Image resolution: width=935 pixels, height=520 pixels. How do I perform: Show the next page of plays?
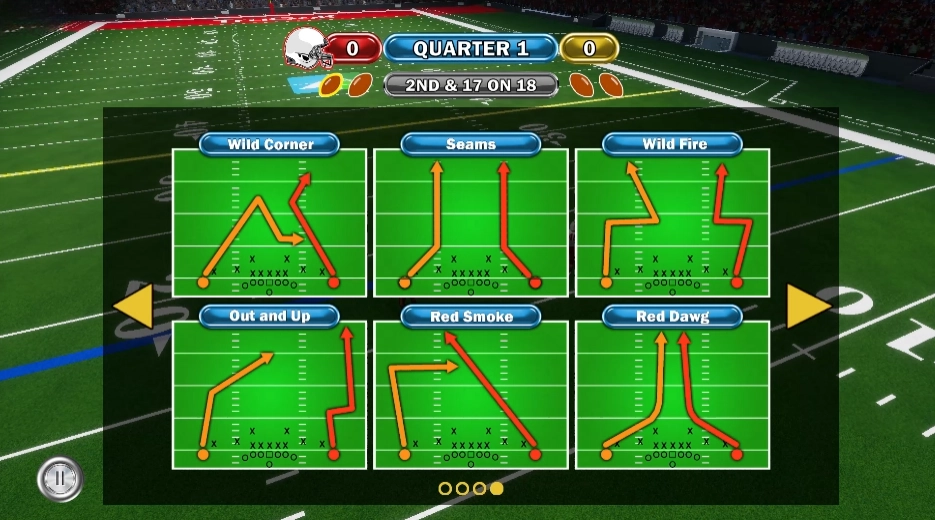(x=808, y=307)
